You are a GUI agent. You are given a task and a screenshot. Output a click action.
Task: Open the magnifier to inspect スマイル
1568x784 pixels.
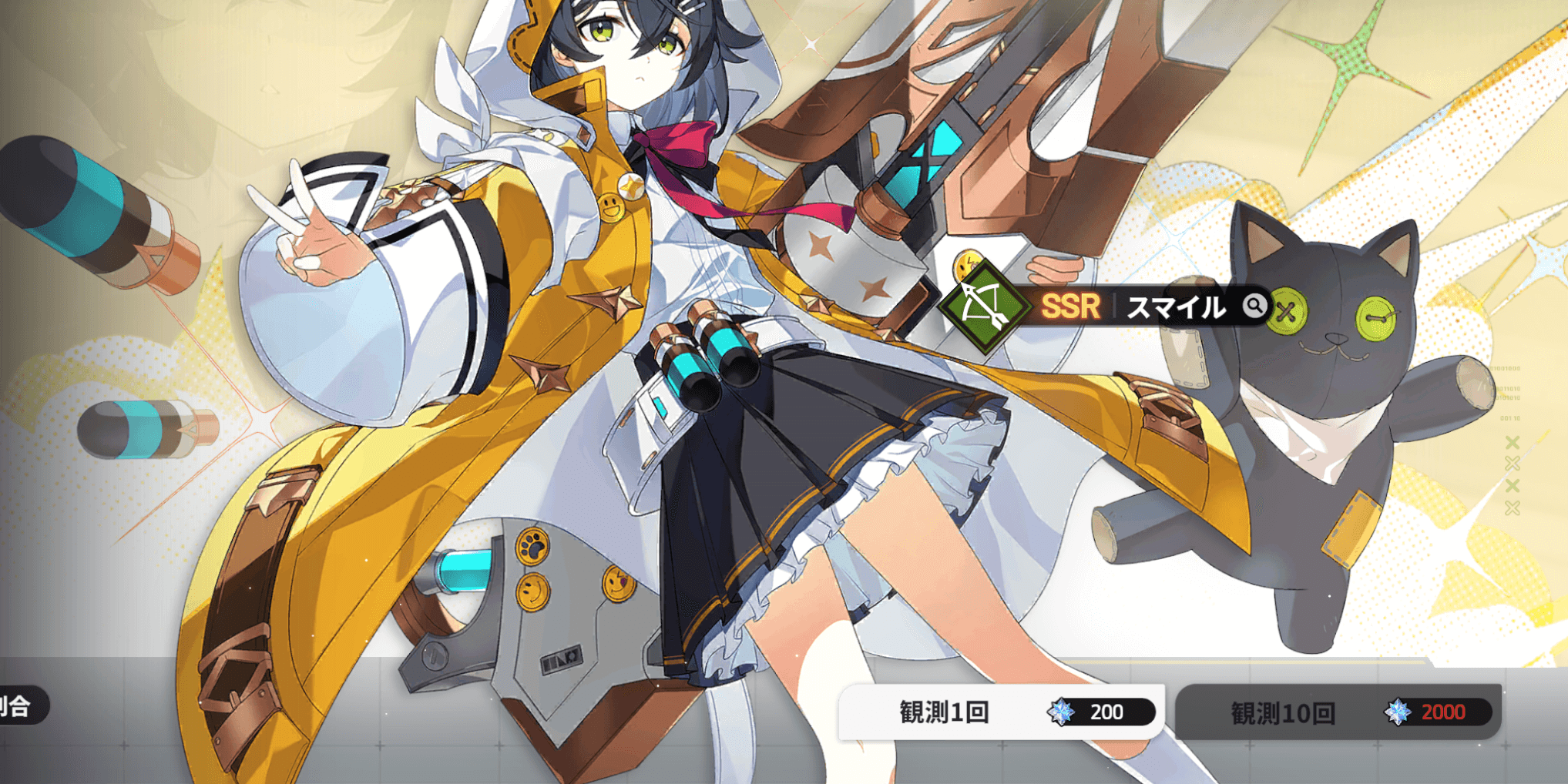tap(1257, 307)
